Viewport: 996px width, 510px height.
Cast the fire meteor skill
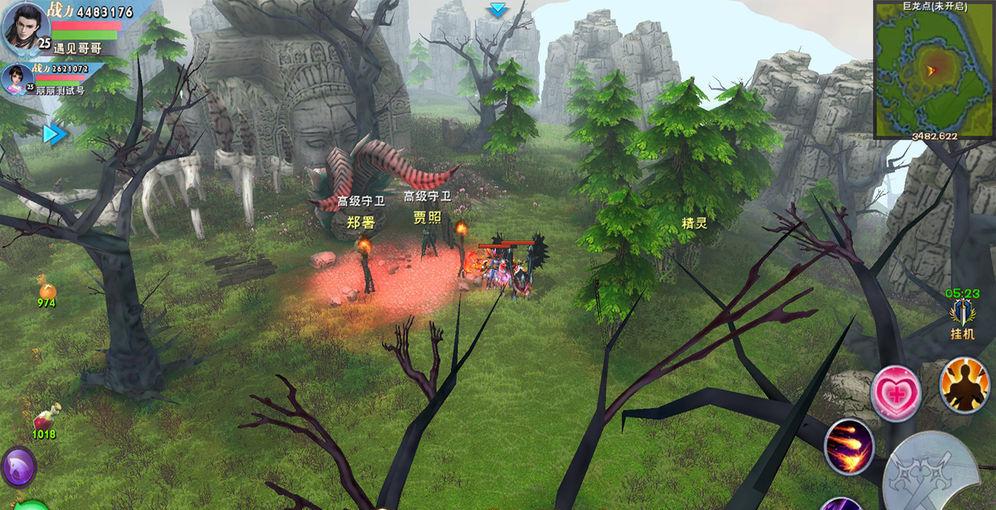(x=849, y=446)
